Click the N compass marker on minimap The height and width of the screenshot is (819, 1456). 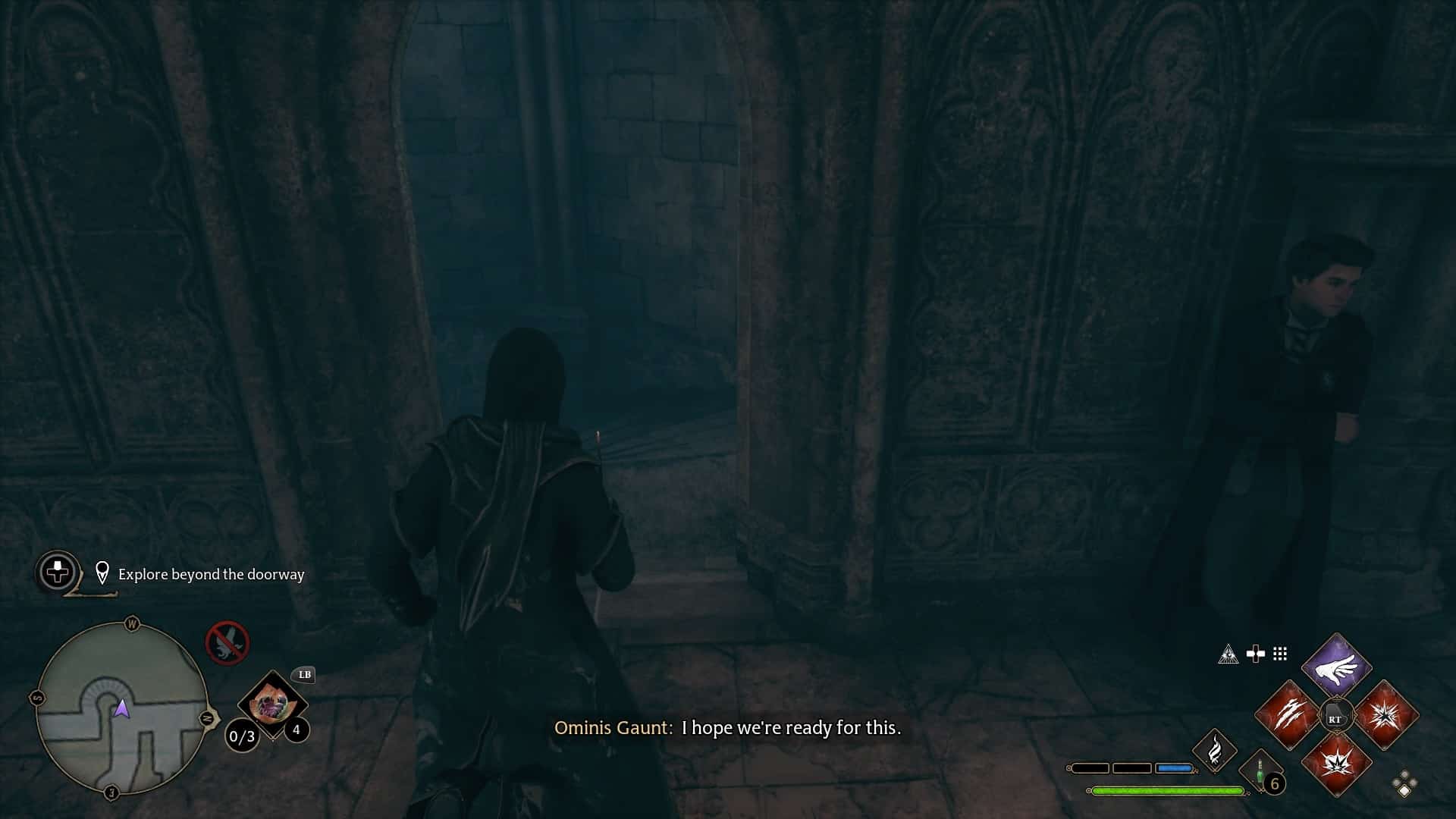pyautogui.click(x=209, y=718)
